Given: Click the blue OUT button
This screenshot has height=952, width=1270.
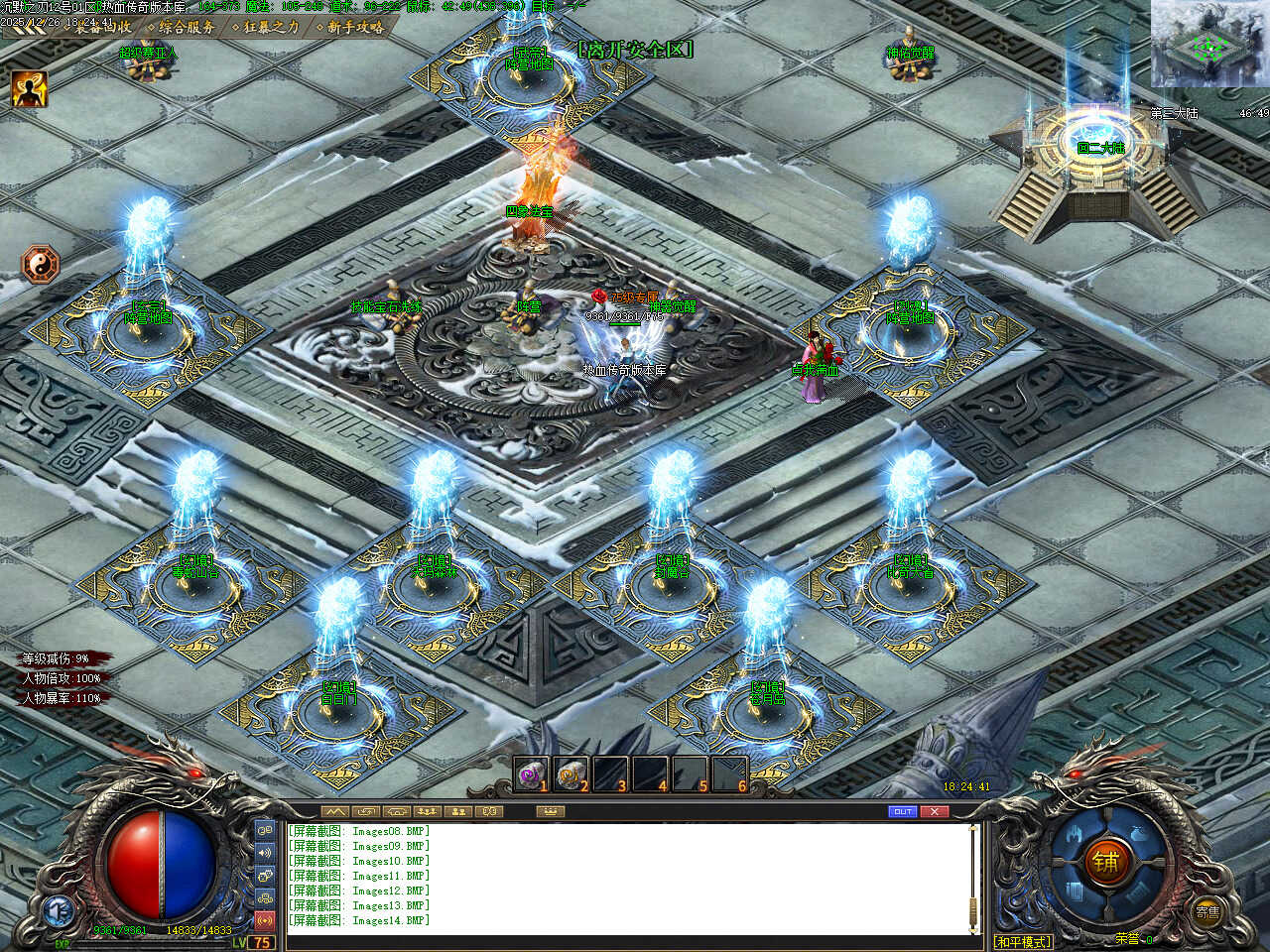Looking at the screenshot, I should (903, 811).
